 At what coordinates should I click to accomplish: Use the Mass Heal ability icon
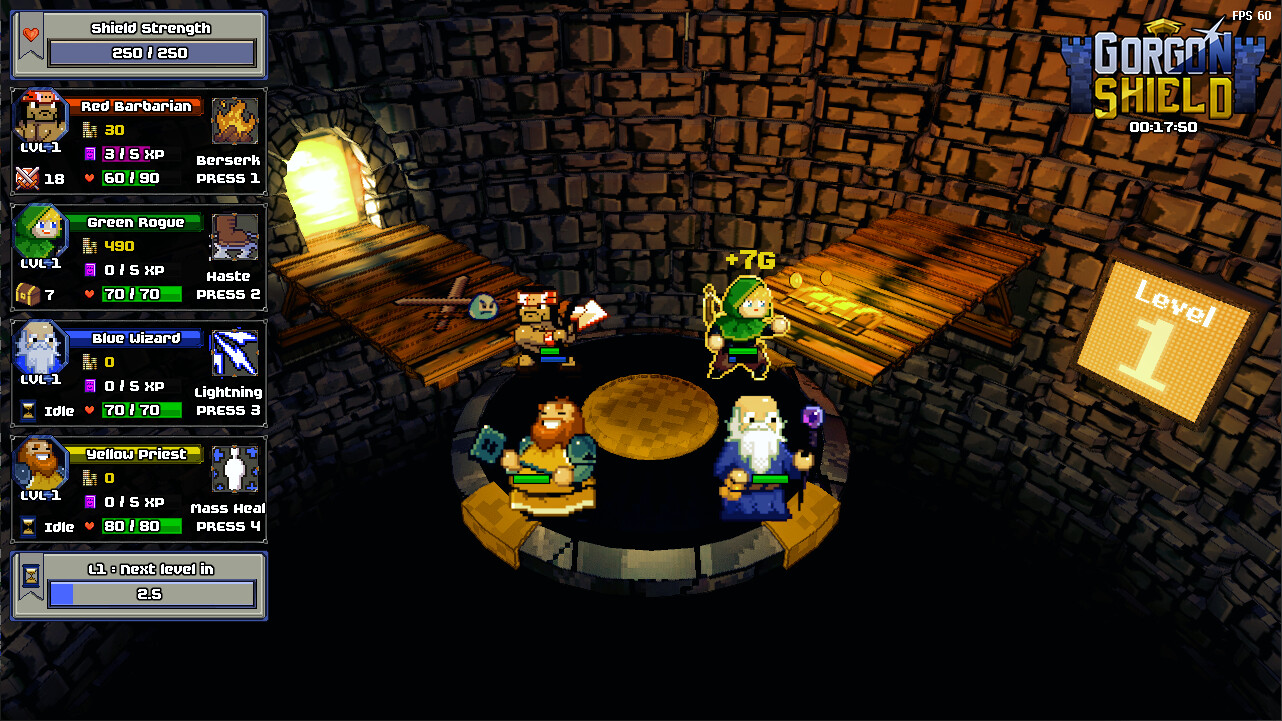(234, 468)
